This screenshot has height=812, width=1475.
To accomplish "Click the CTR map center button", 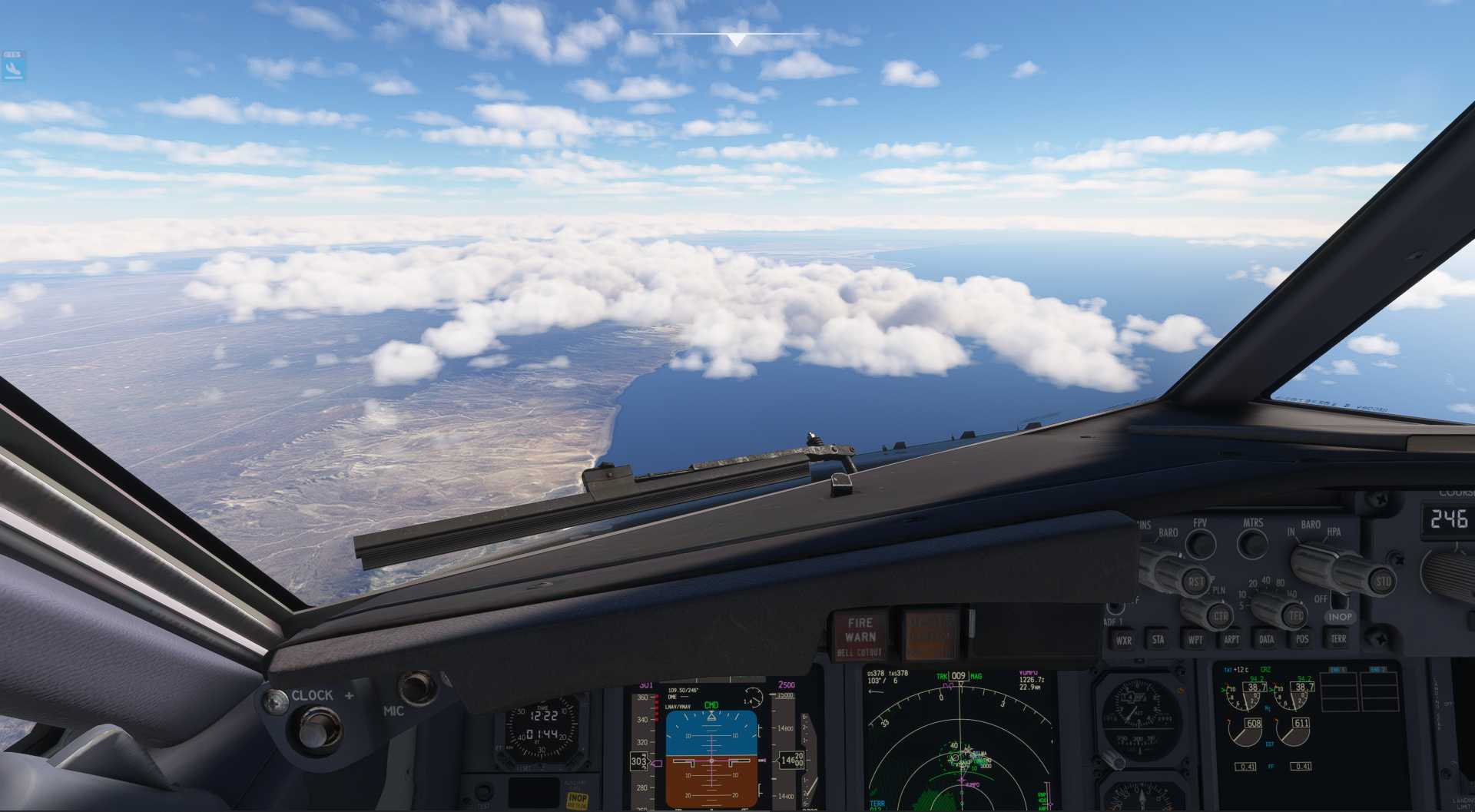I will tap(1220, 616).
